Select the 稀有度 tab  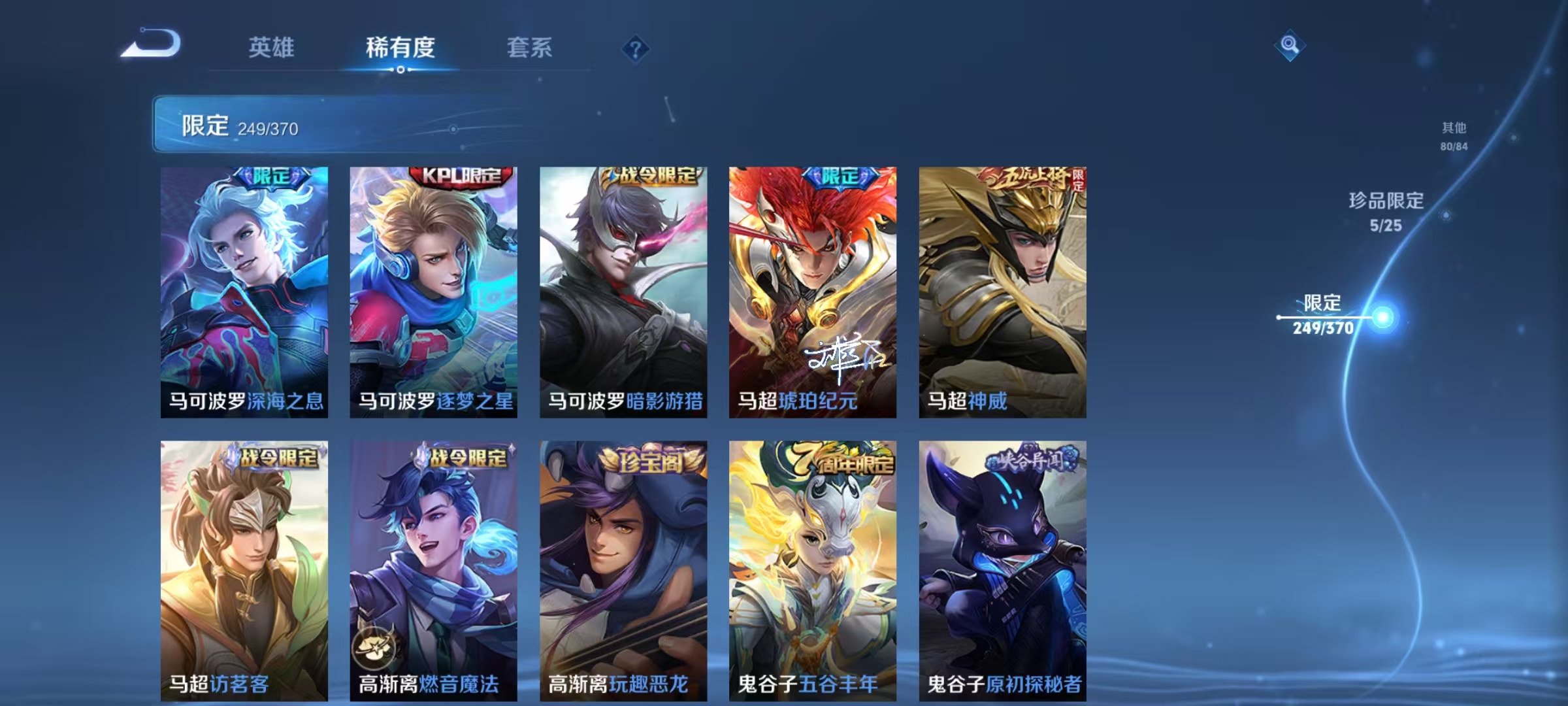point(400,48)
